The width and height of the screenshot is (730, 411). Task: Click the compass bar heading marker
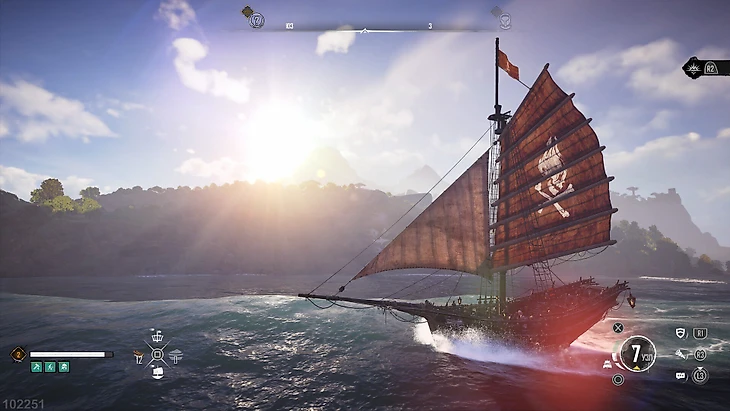[364, 32]
